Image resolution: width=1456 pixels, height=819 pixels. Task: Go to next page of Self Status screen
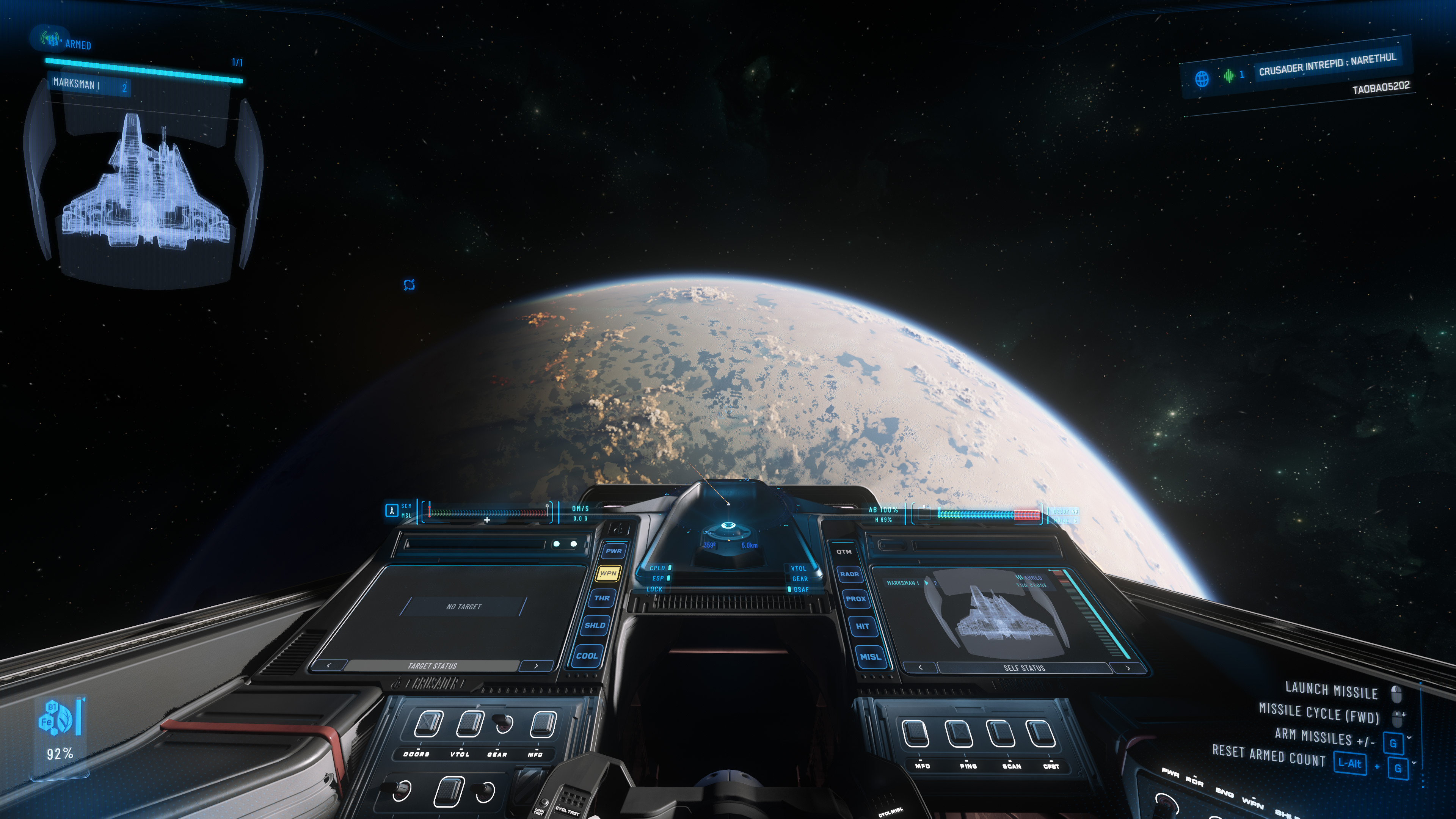click(x=1128, y=668)
